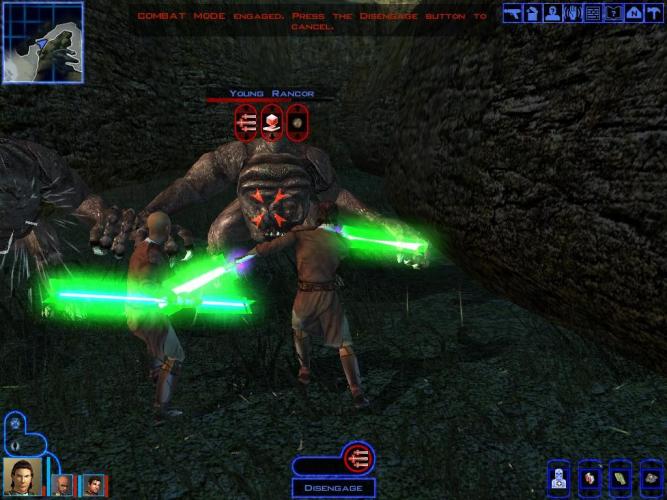Open the Messages log icon
The width and height of the screenshot is (667, 500).
pyautogui.click(x=592, y=13)
